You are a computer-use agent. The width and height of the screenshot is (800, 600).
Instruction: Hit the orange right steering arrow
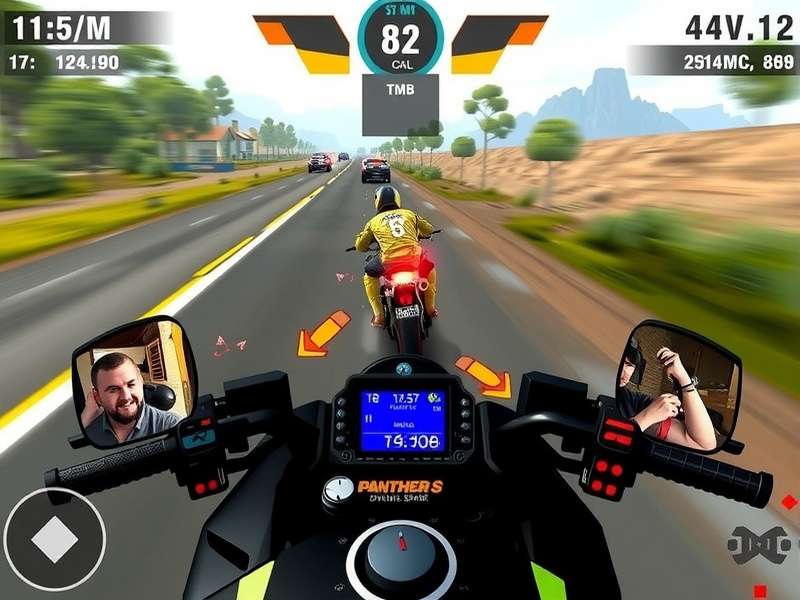tap(484, 375)
